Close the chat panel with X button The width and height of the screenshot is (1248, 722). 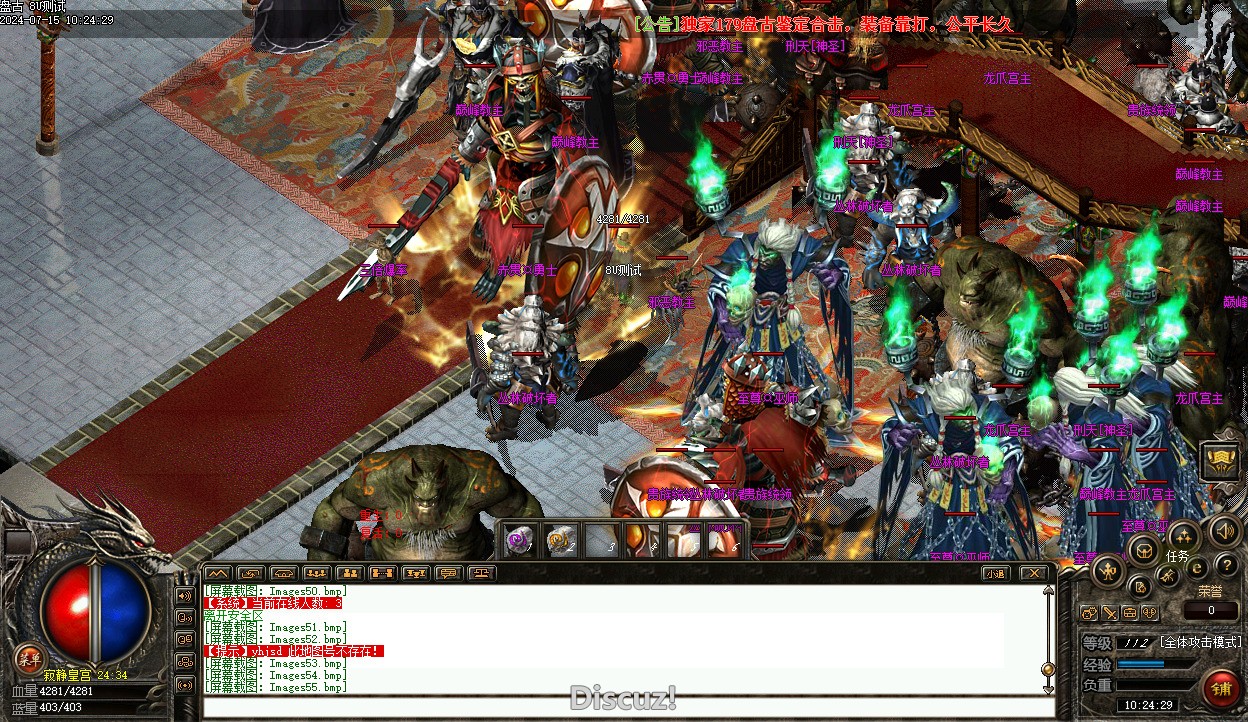click(x=1033, y=573)
